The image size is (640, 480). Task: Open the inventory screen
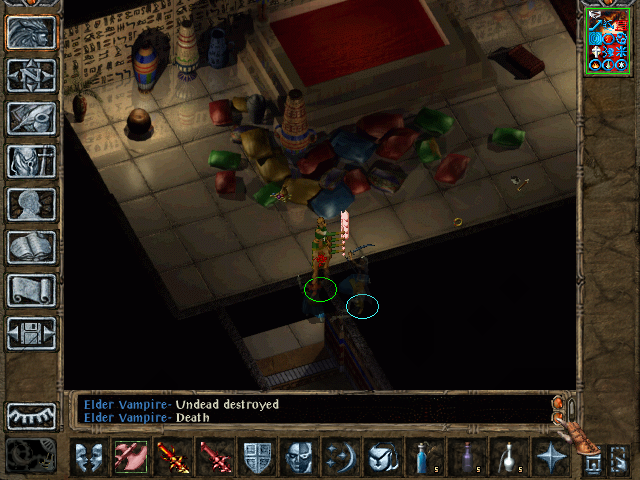click(x=31, y=161)
